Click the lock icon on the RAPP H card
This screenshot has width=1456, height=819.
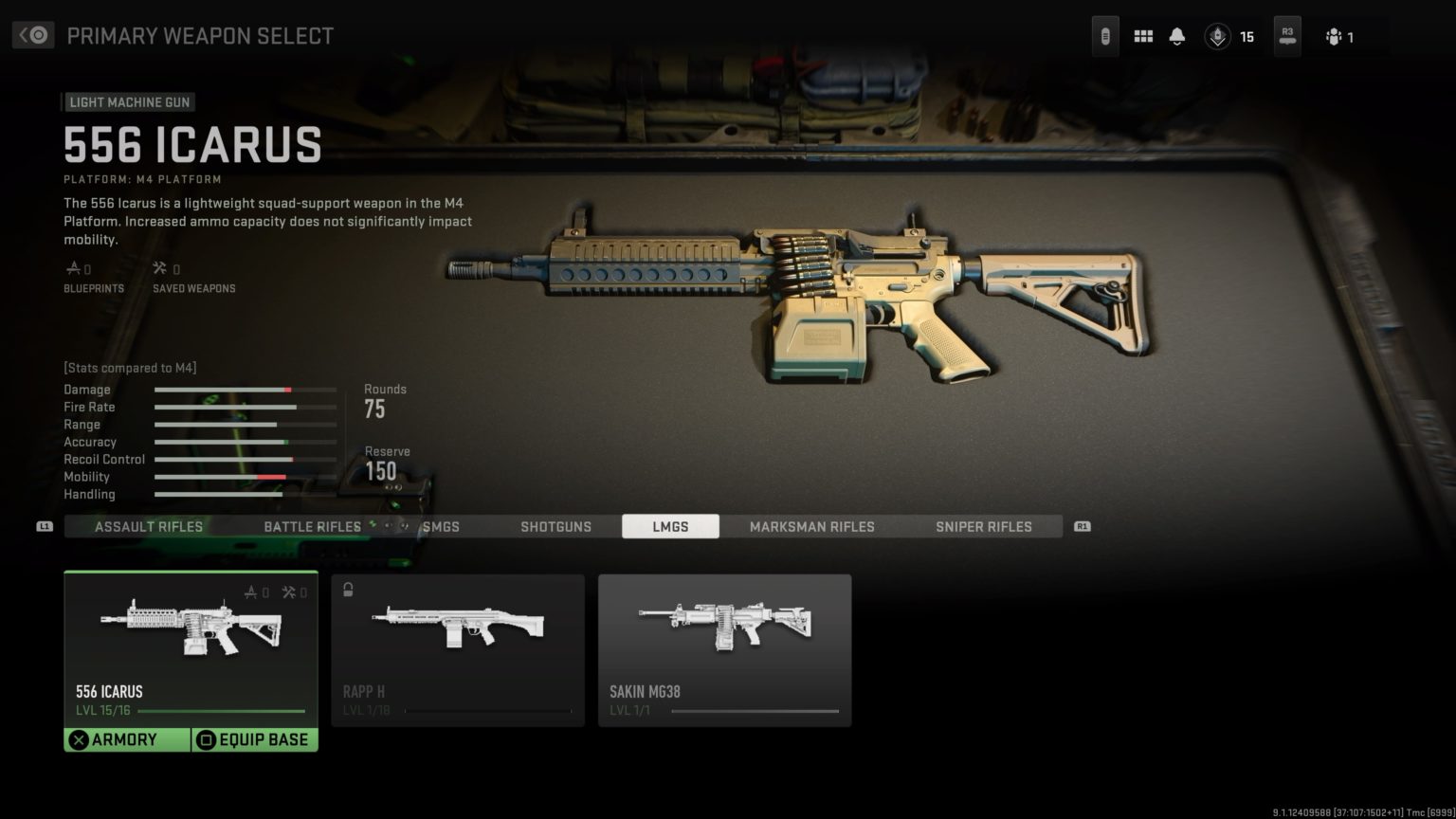coord(348,590)
